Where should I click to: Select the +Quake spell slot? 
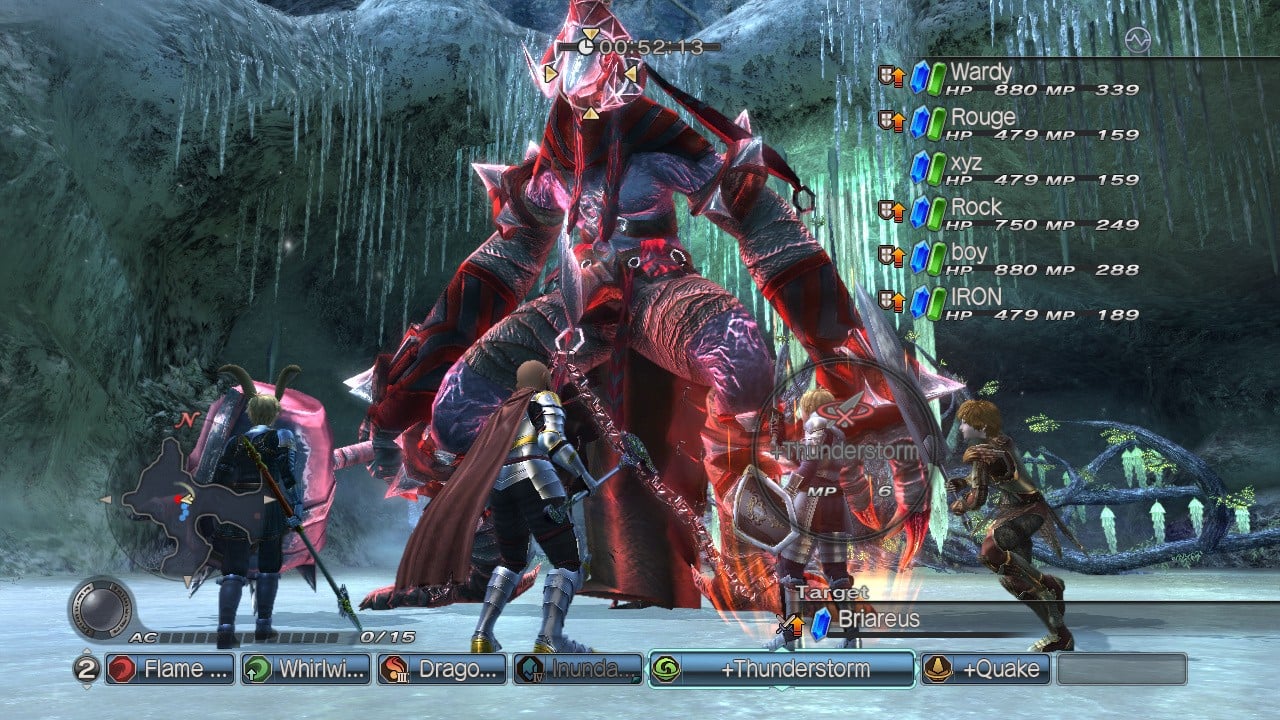985,669
